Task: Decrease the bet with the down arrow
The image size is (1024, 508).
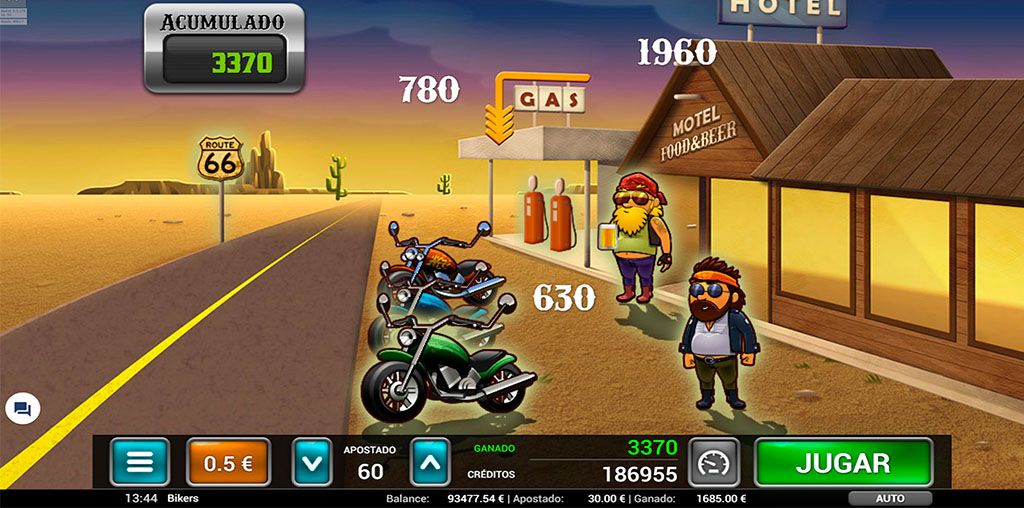Action: pos(311,463)
